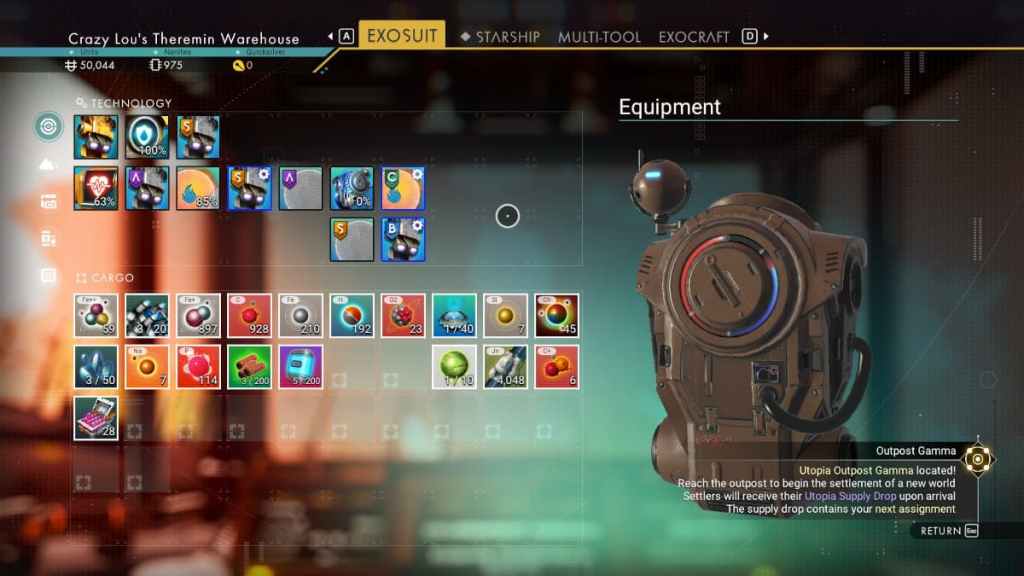Screen dimensions: 1024x576
Task: Pick the orange droplet tech at 85%
Action: click(x=198, y=188)
